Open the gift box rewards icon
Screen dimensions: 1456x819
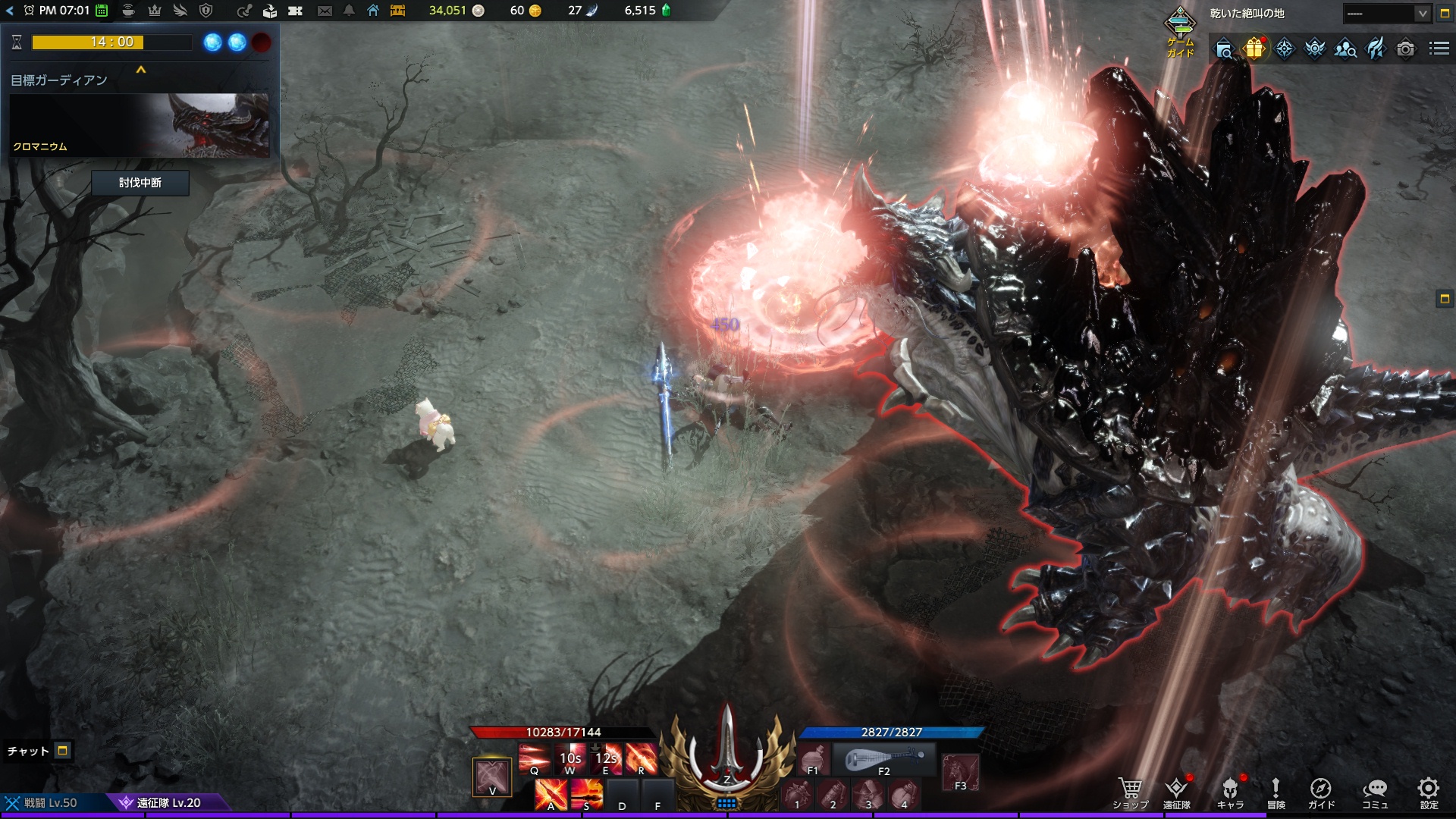click(1254, 49)
